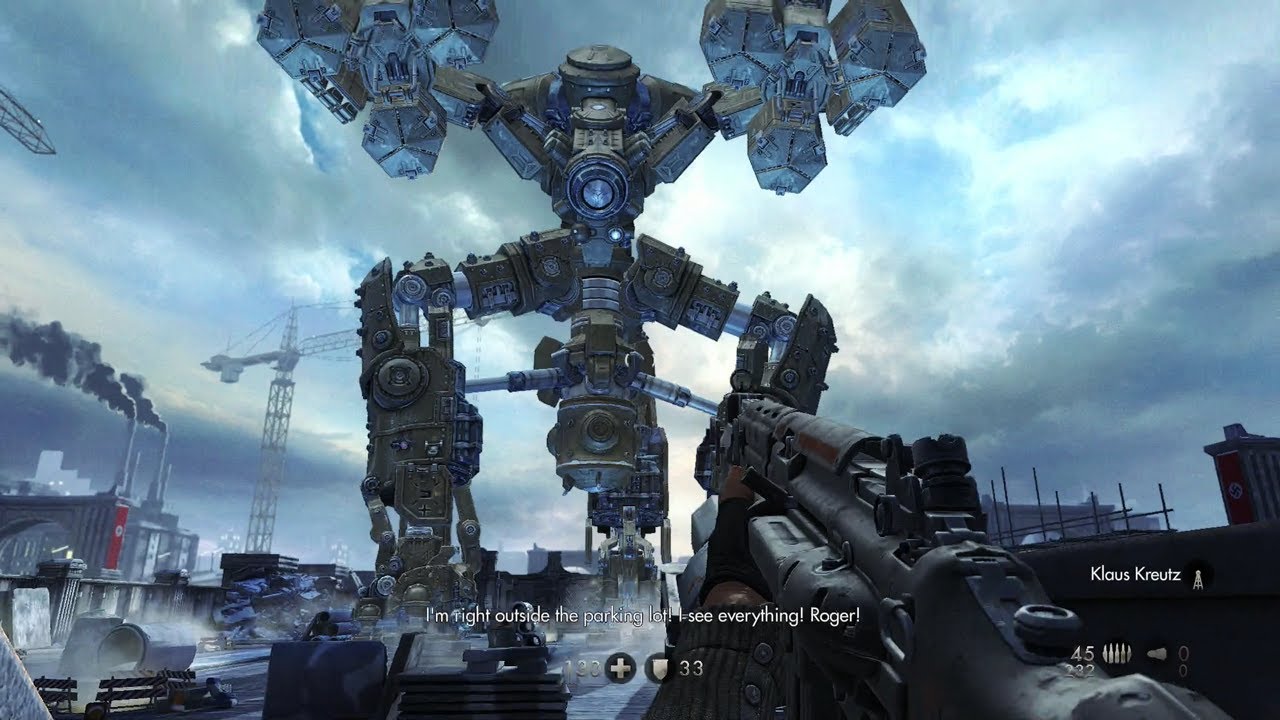The width and height of the screenshot is (1280, 720).
Task: Click the radio antenna icon beside Klaus Kreutz
Action: point(1198,578)
